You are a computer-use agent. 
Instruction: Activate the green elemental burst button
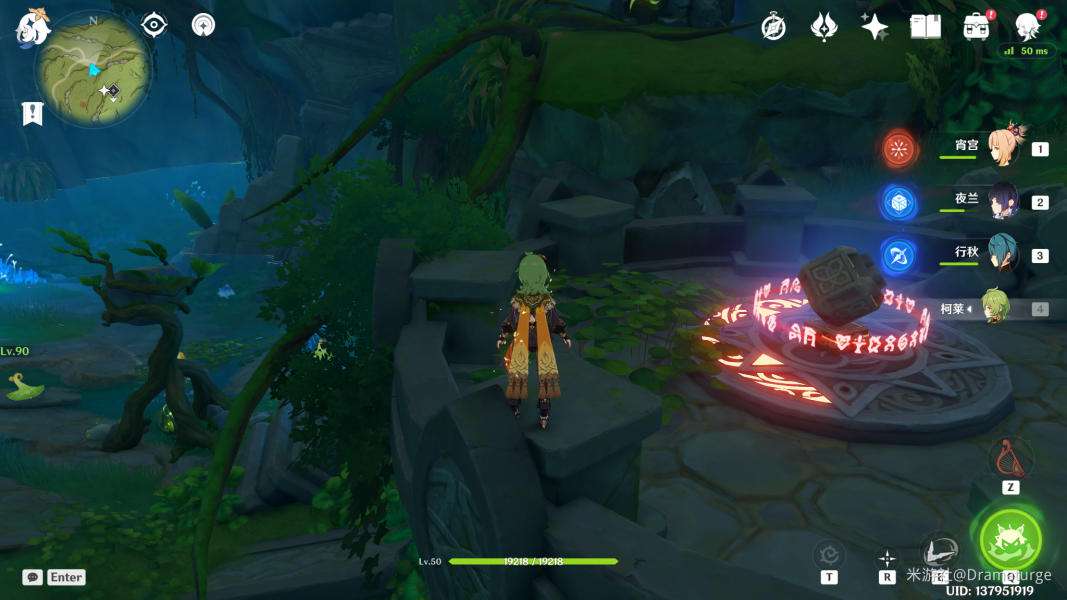[x=1010, y=540]
